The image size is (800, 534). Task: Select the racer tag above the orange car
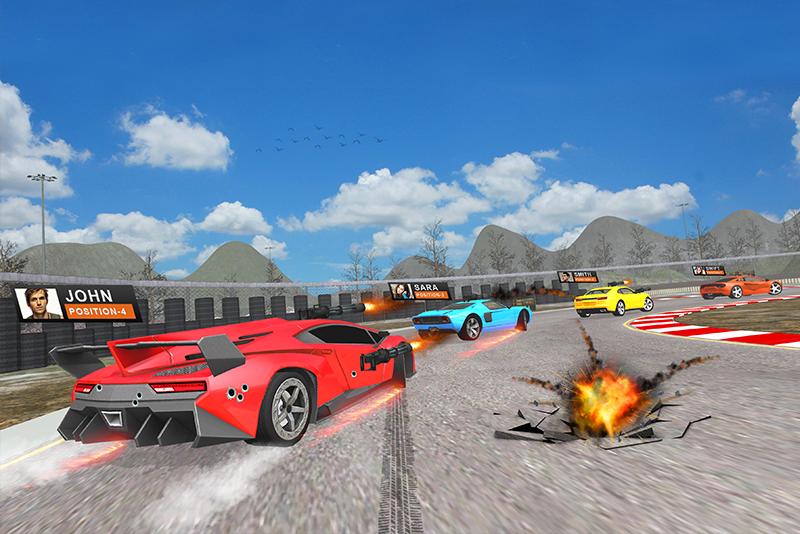pyautogui.click(x=708, y=270)
